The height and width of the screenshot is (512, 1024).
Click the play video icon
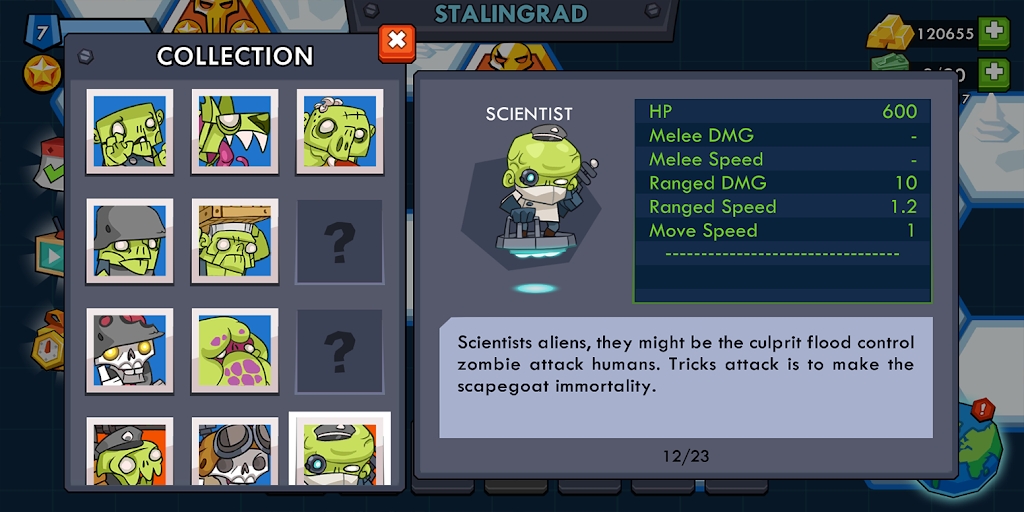(x=50, y=256)
